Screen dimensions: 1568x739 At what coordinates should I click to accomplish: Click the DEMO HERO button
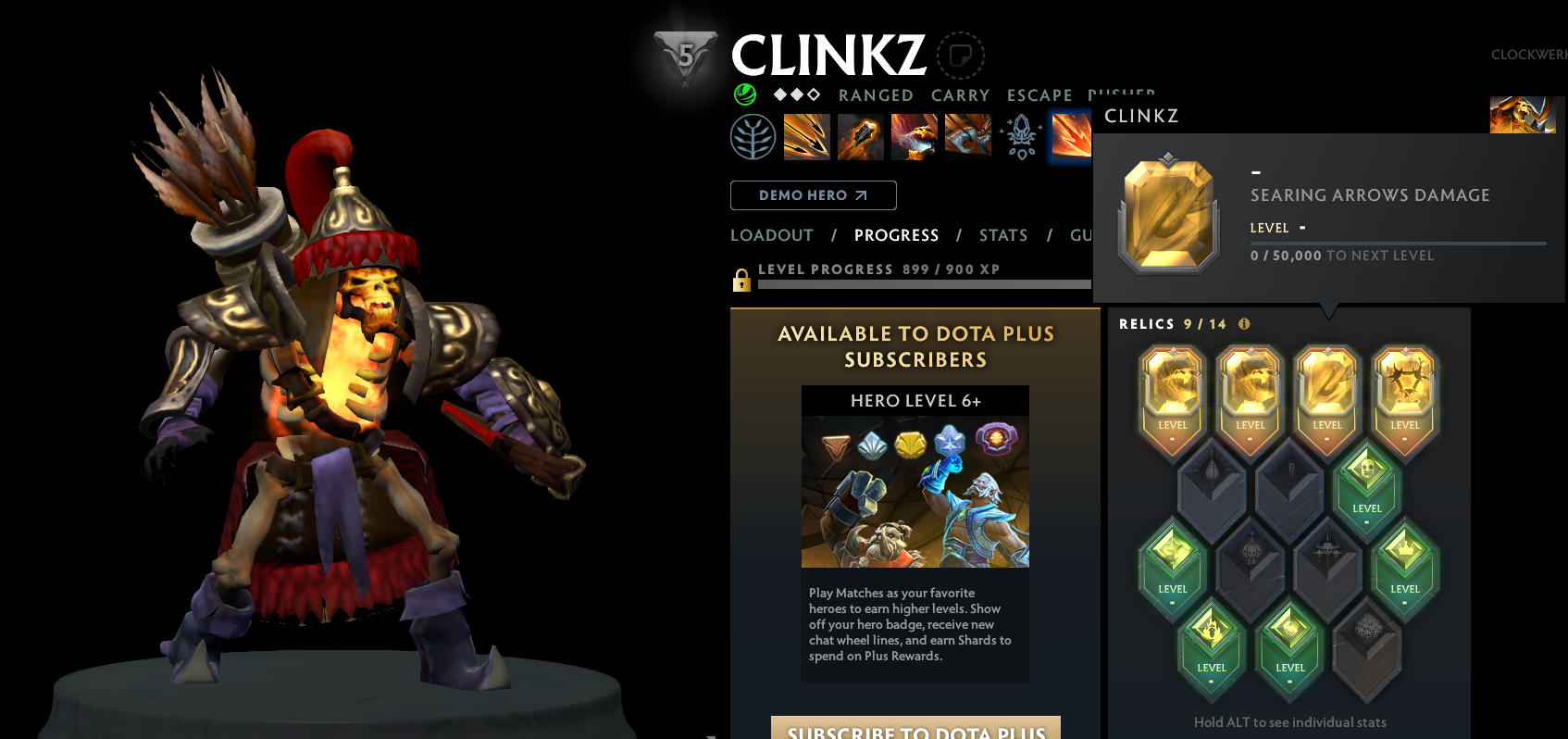click(x=813, y=195)
